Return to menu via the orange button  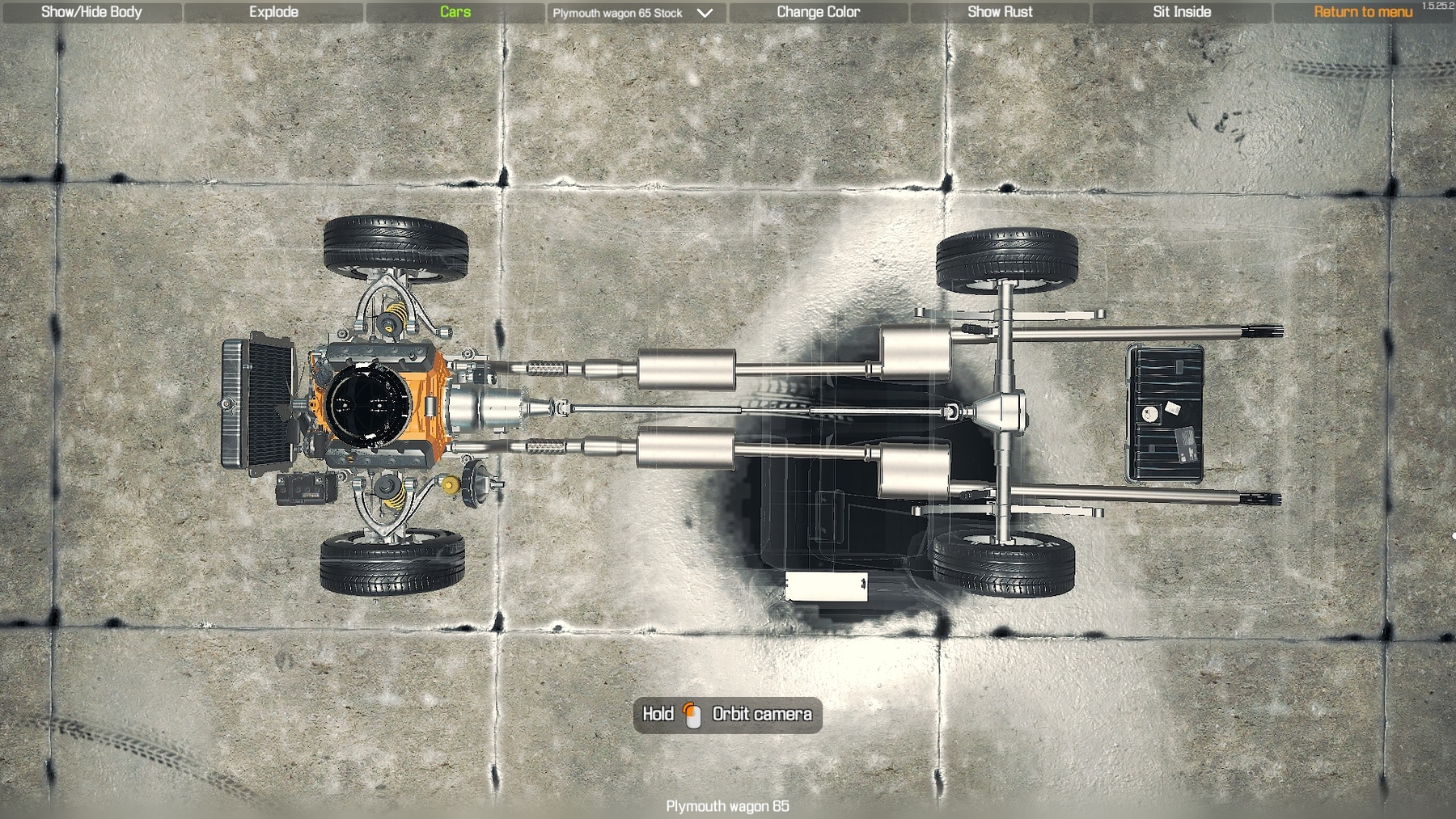1362,12
